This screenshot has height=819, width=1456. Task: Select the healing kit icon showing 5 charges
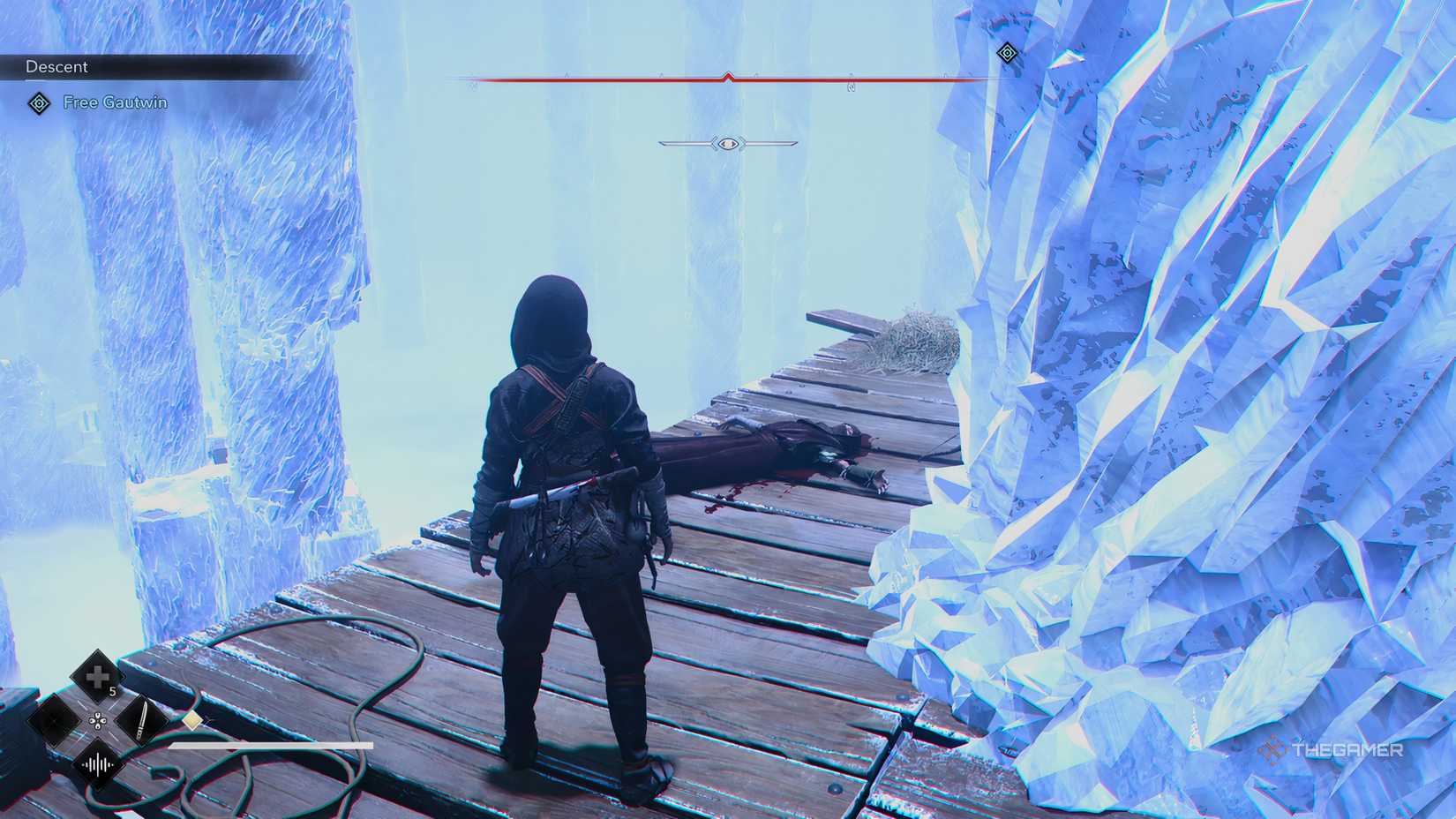point(97,675)
